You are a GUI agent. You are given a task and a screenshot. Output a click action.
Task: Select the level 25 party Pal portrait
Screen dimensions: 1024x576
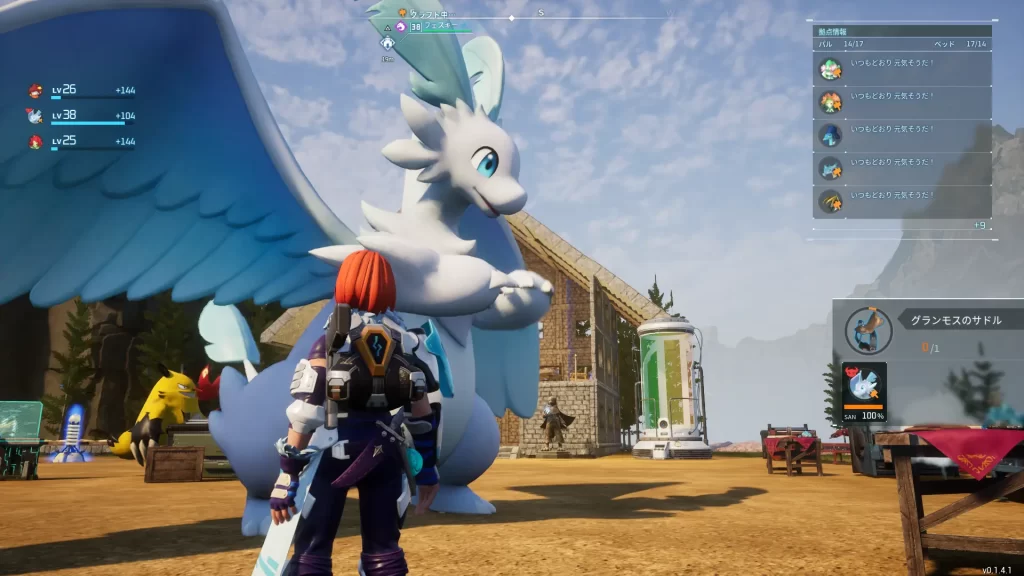point(35,141)
